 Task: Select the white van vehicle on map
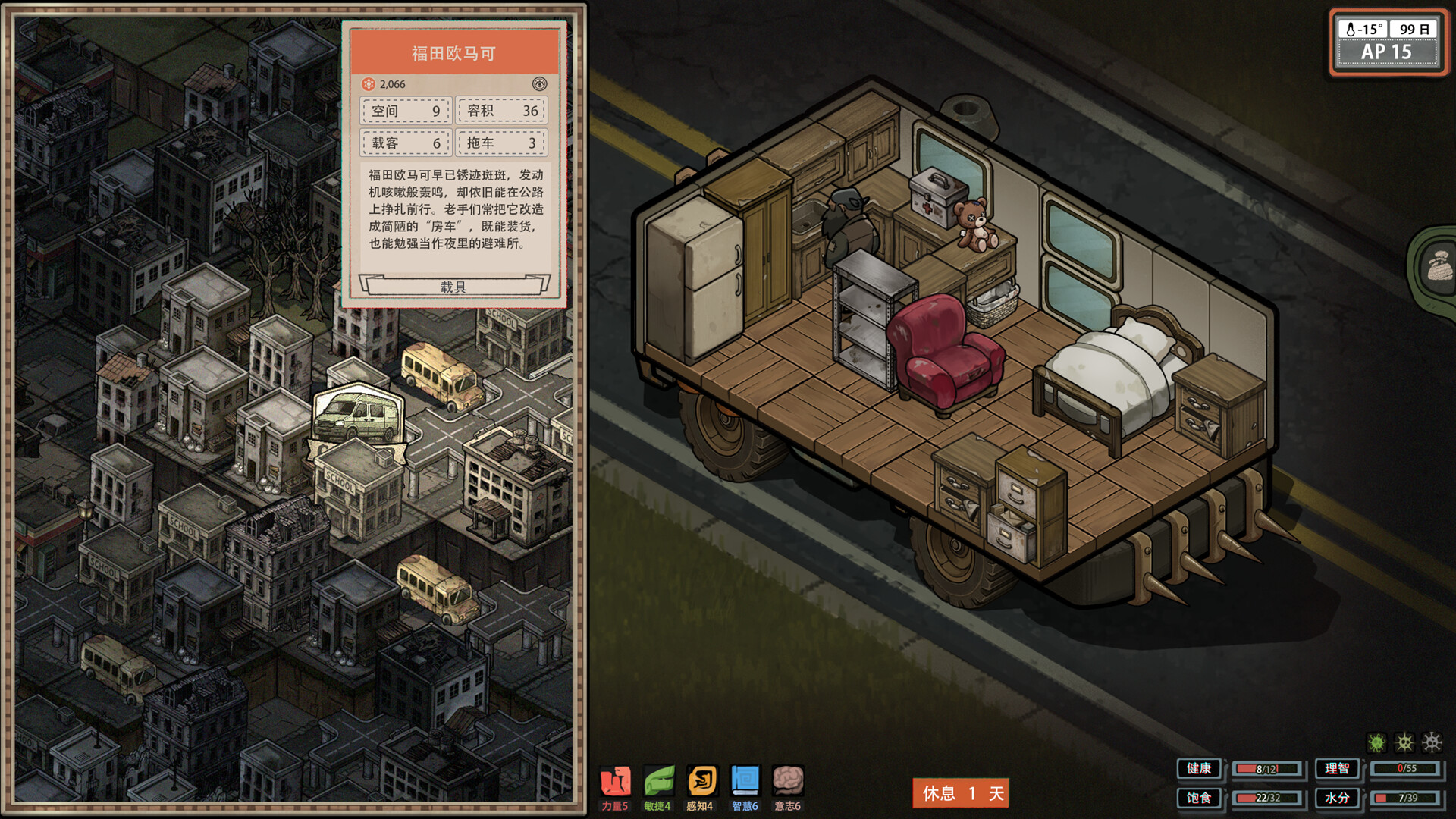(357, 418)
